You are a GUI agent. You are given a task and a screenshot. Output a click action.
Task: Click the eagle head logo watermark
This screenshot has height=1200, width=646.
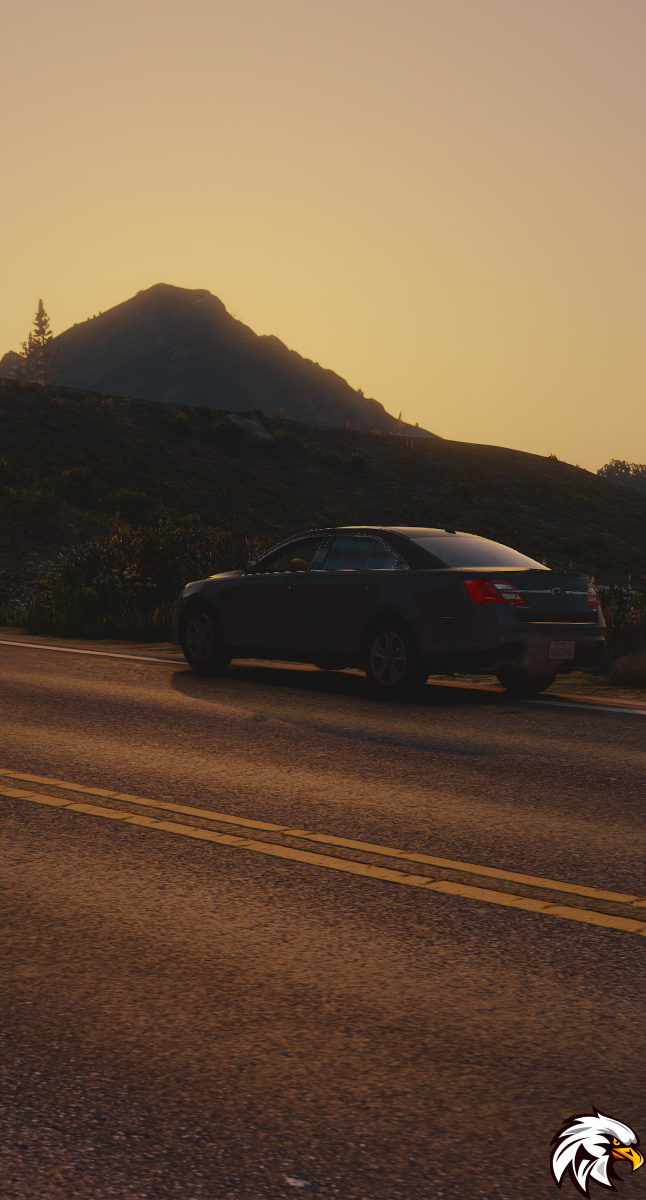596,1151
